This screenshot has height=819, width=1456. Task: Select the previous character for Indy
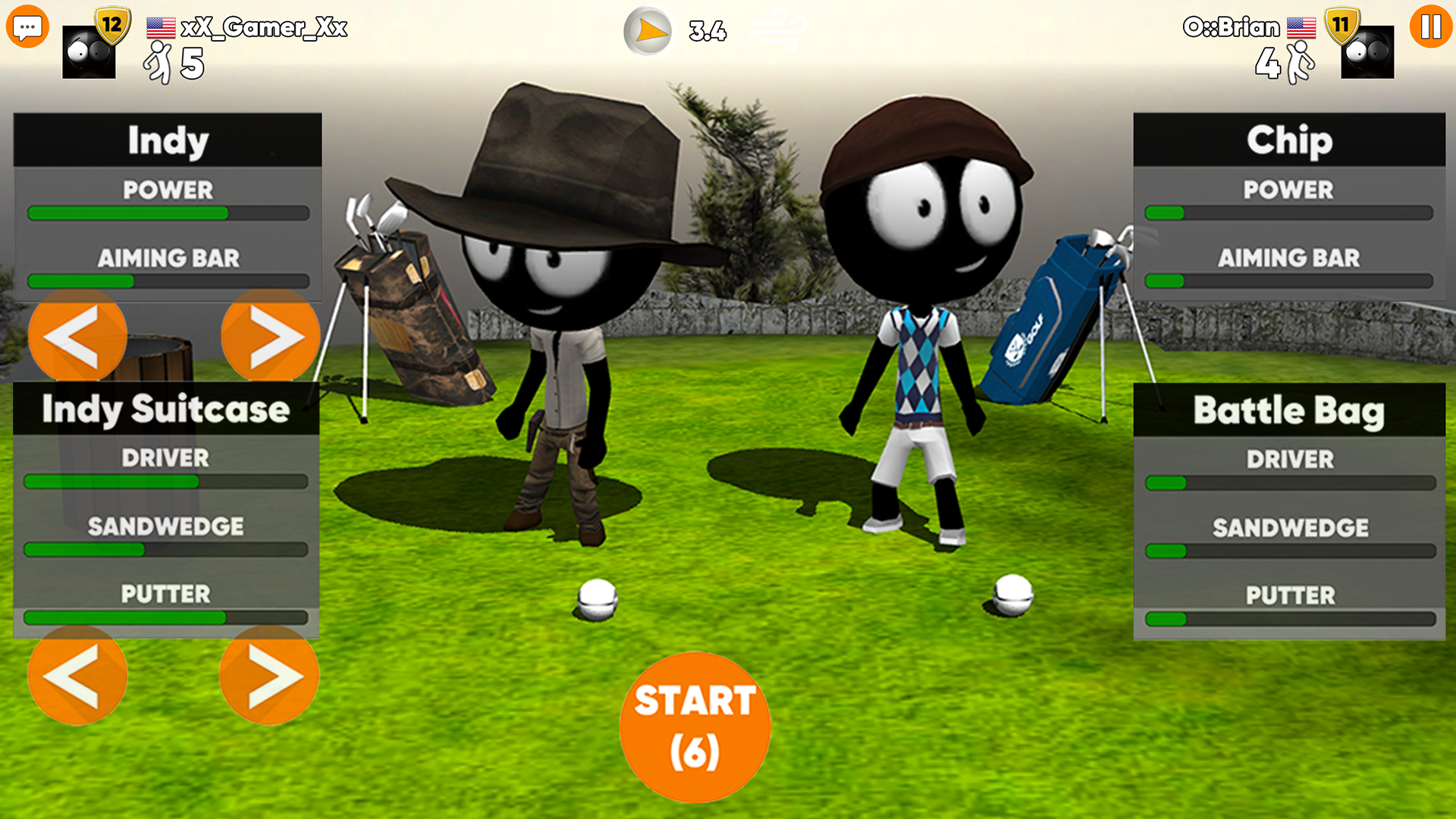click(x=77, y=337)
